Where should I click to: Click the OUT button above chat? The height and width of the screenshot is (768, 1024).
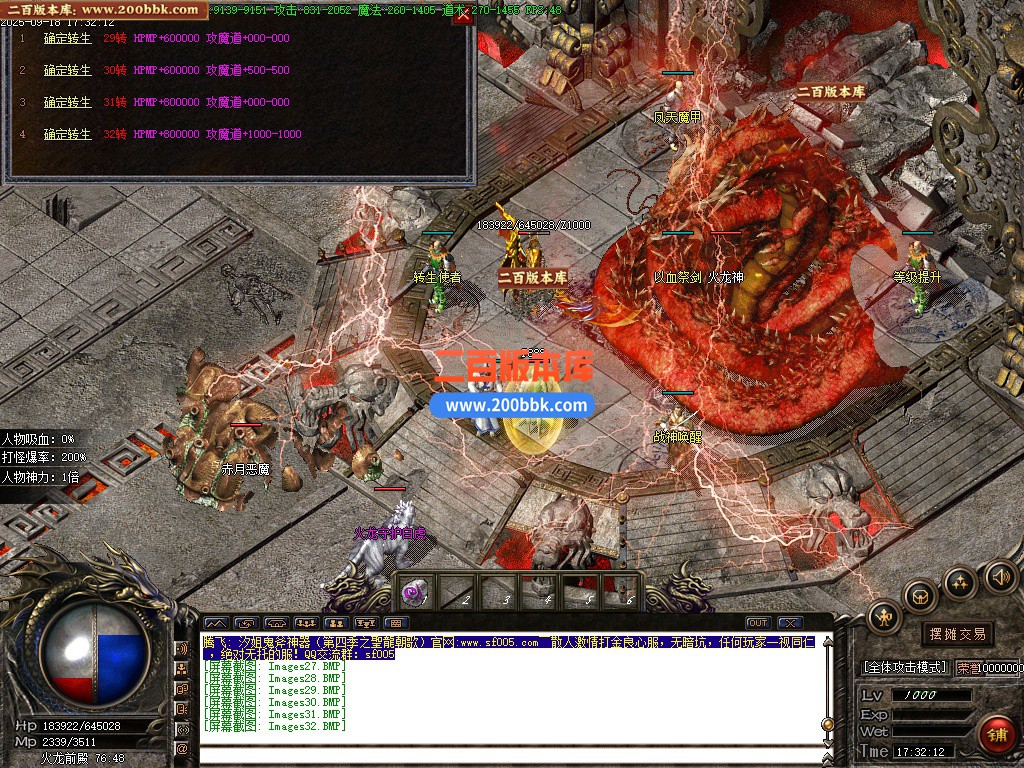point(758,623)
